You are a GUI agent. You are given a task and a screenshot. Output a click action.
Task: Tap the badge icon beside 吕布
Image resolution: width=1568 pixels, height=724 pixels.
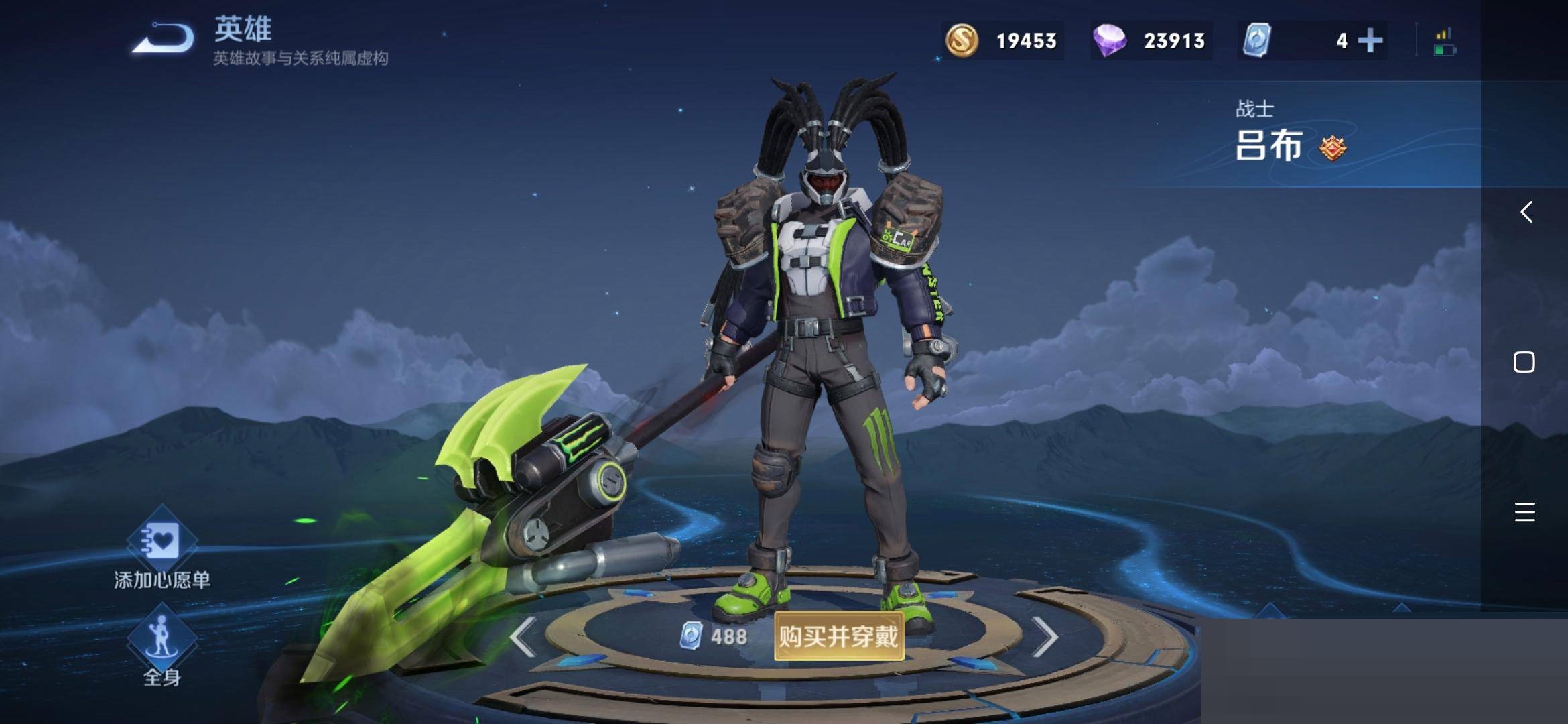click(1333, 147)
